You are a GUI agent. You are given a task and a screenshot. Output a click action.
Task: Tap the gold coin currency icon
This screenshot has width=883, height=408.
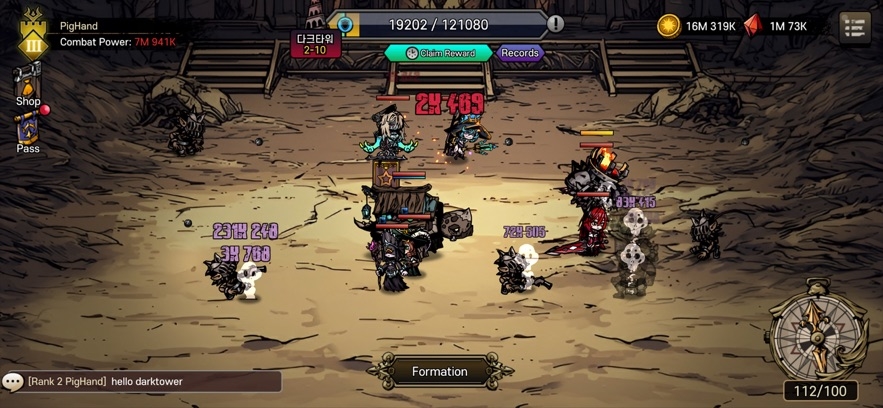(x=668, y=26)
